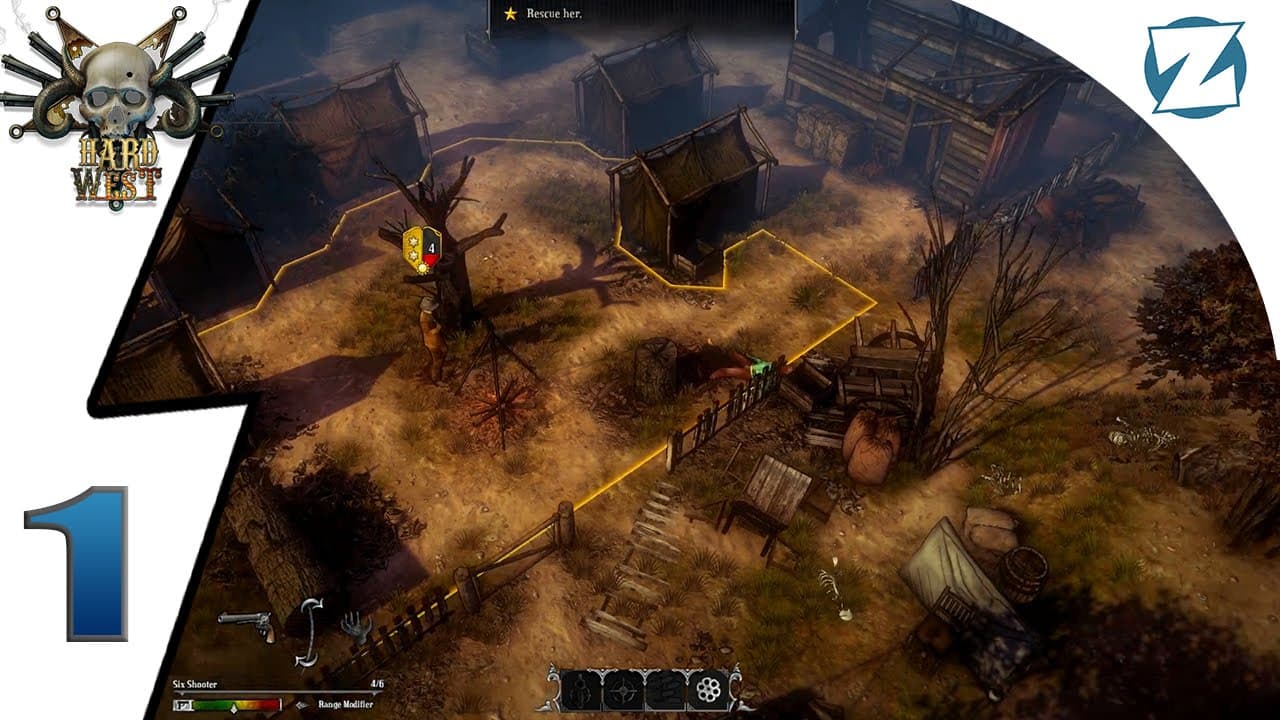The width and height of the screenshot is (1280, 720).
Task: Click the diamond marker on the range modifier slider
Action: [234, 708]
